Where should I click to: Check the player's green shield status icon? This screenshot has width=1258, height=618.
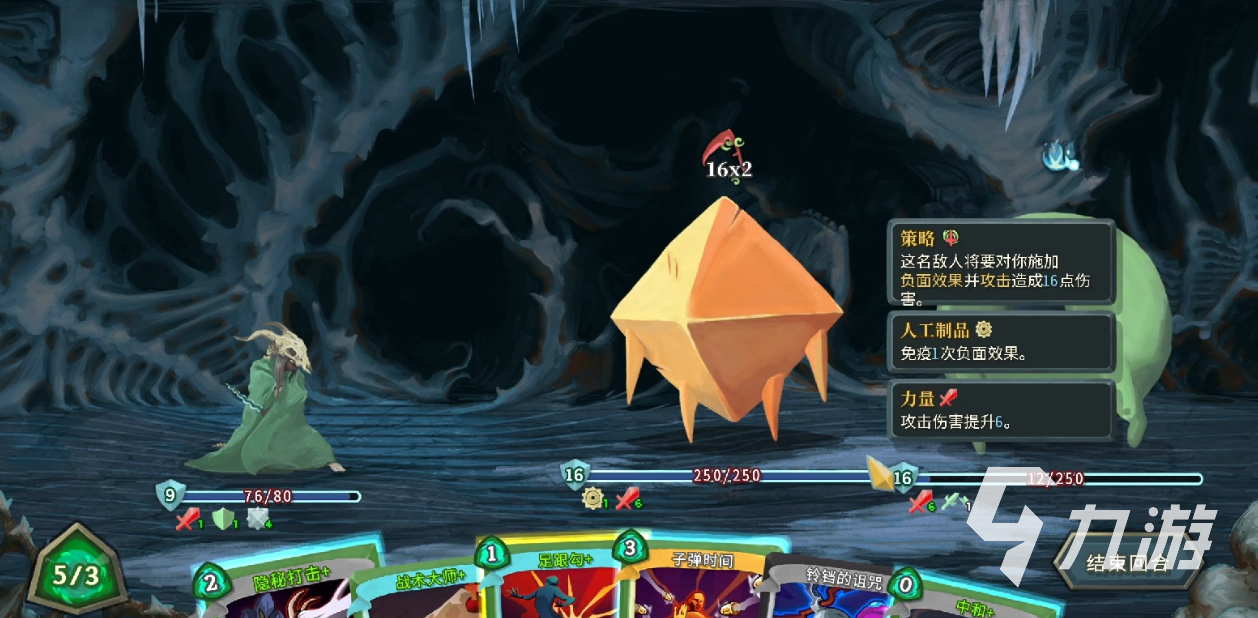222,519
